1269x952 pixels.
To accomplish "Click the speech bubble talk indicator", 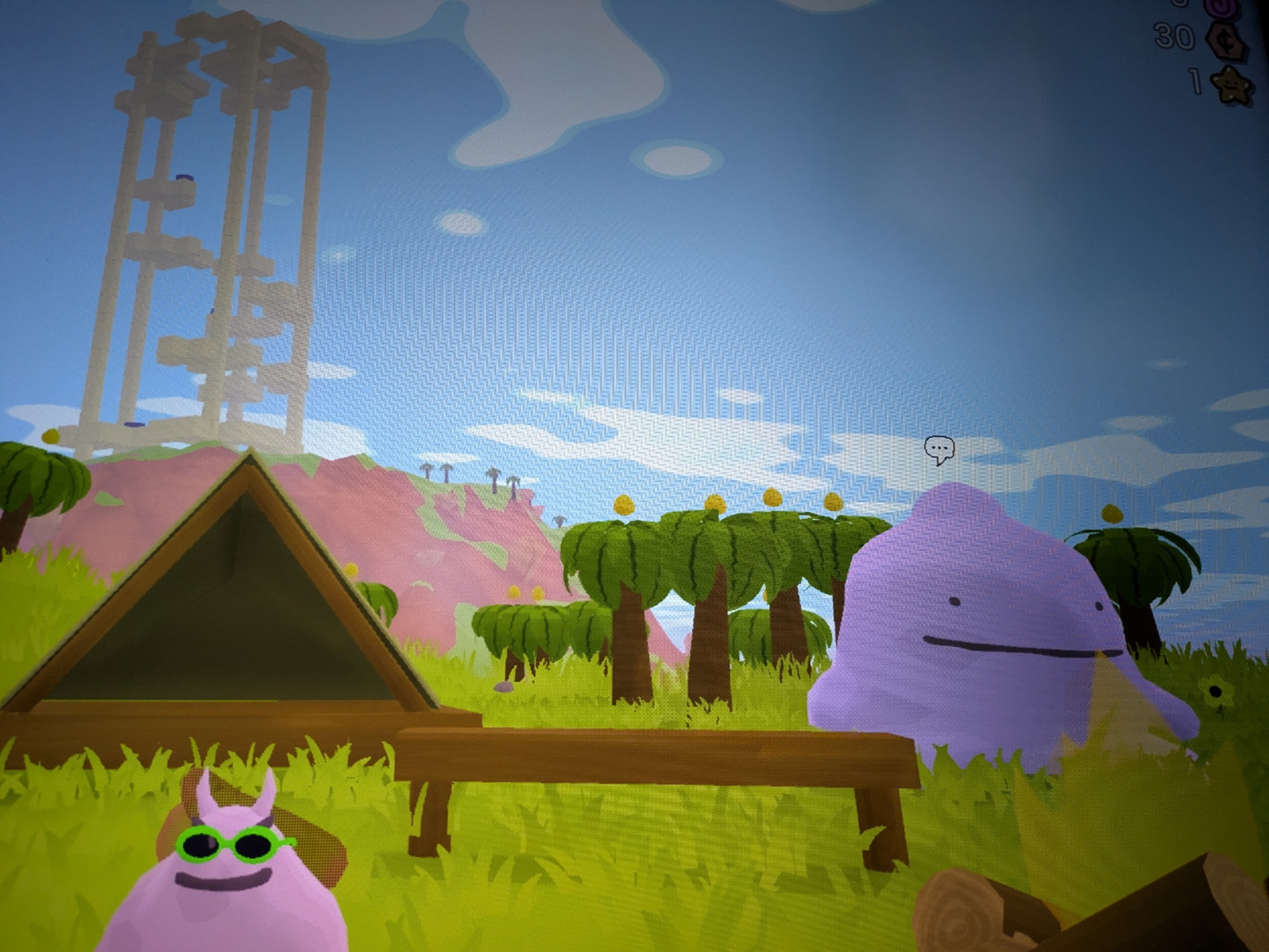I will click(939, 450).
